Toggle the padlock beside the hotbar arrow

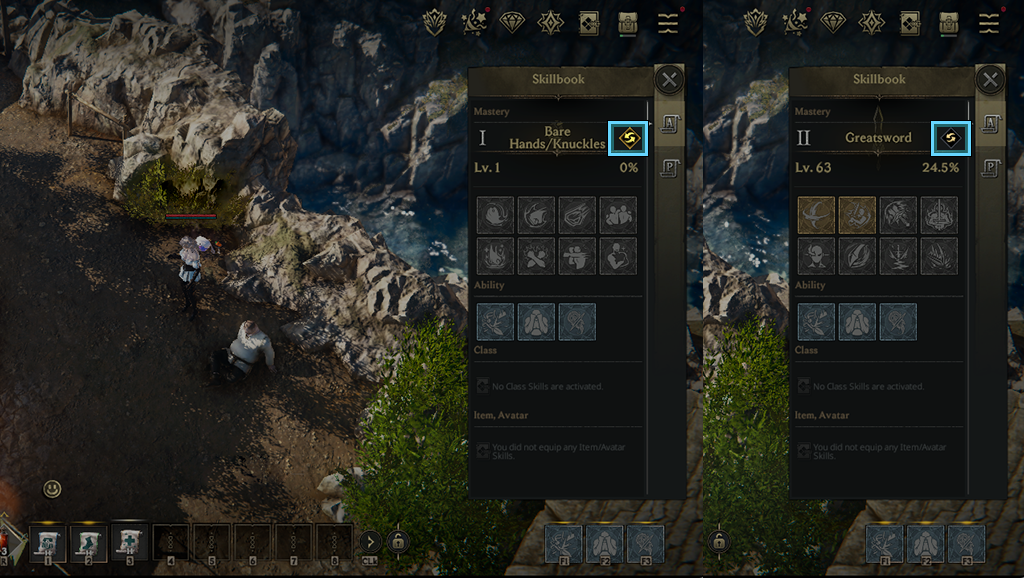[398, 542]
